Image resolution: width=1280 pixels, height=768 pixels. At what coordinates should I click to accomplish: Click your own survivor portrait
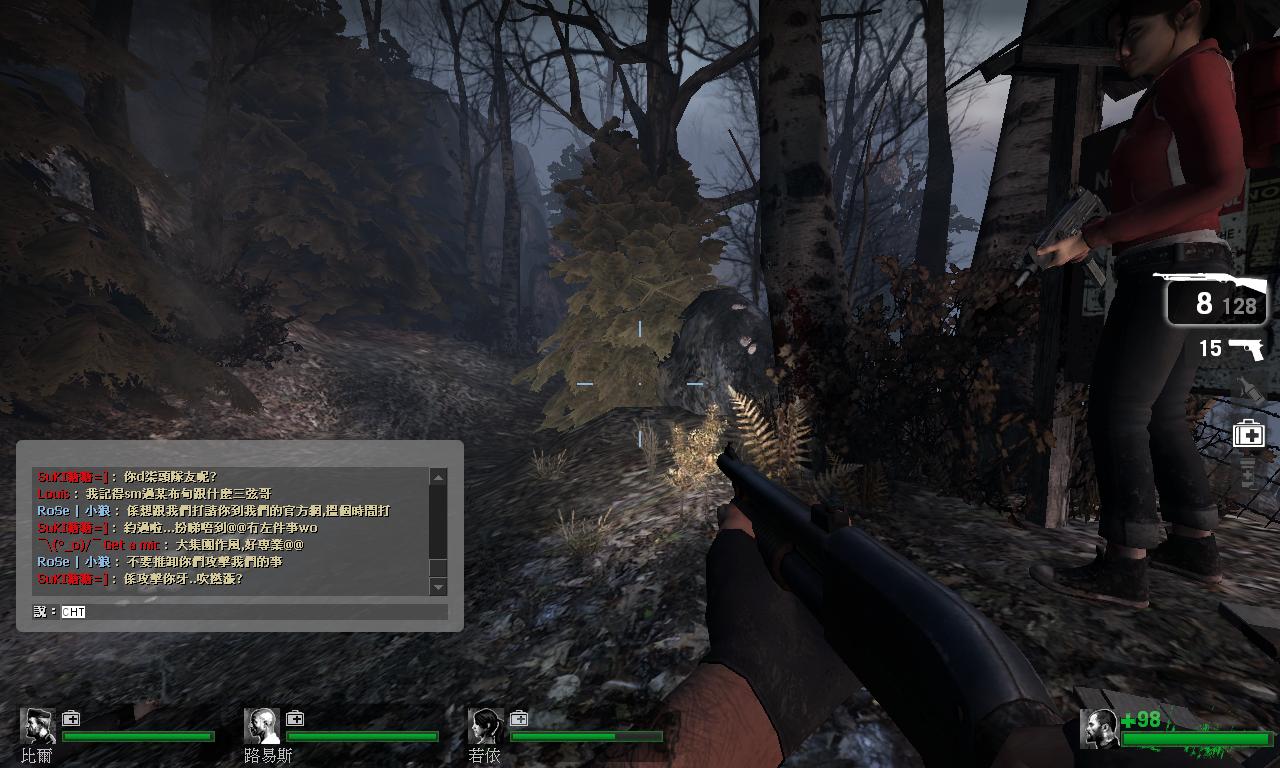(1099, 729)
